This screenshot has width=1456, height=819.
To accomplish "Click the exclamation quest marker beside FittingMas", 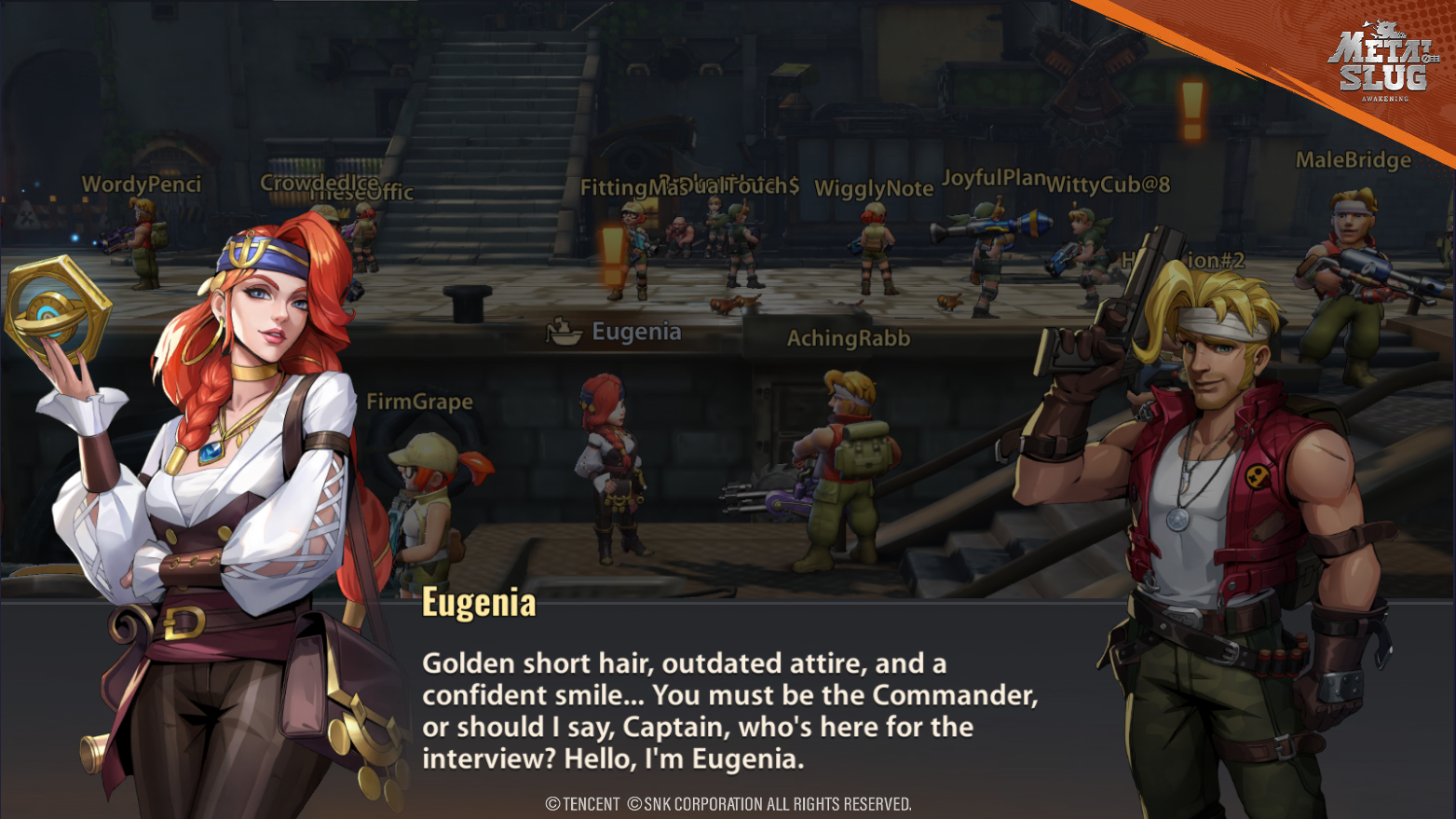I will click(x=612, y=255).
